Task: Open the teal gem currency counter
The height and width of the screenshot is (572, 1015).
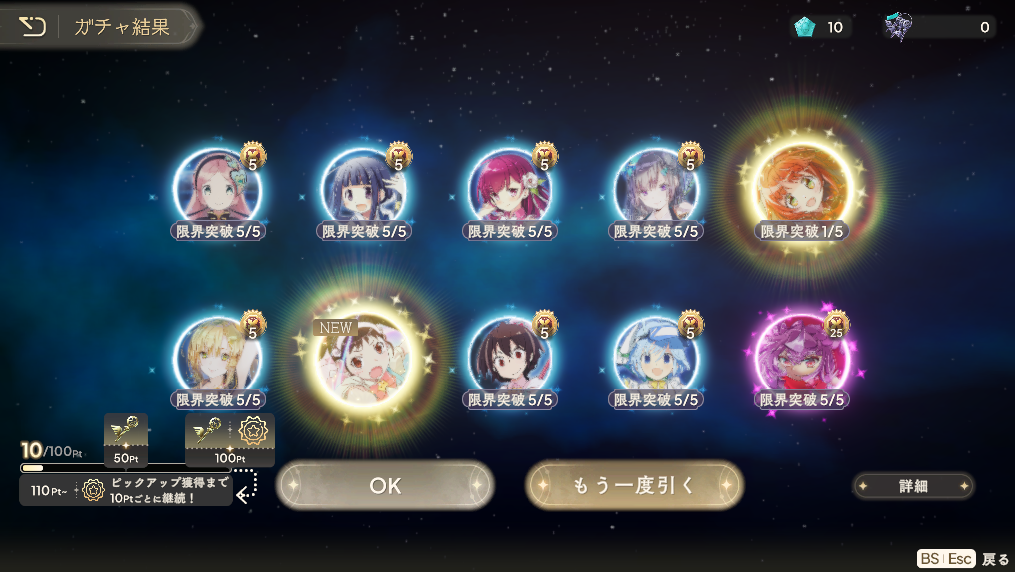Action: click(x=820, y=27)
